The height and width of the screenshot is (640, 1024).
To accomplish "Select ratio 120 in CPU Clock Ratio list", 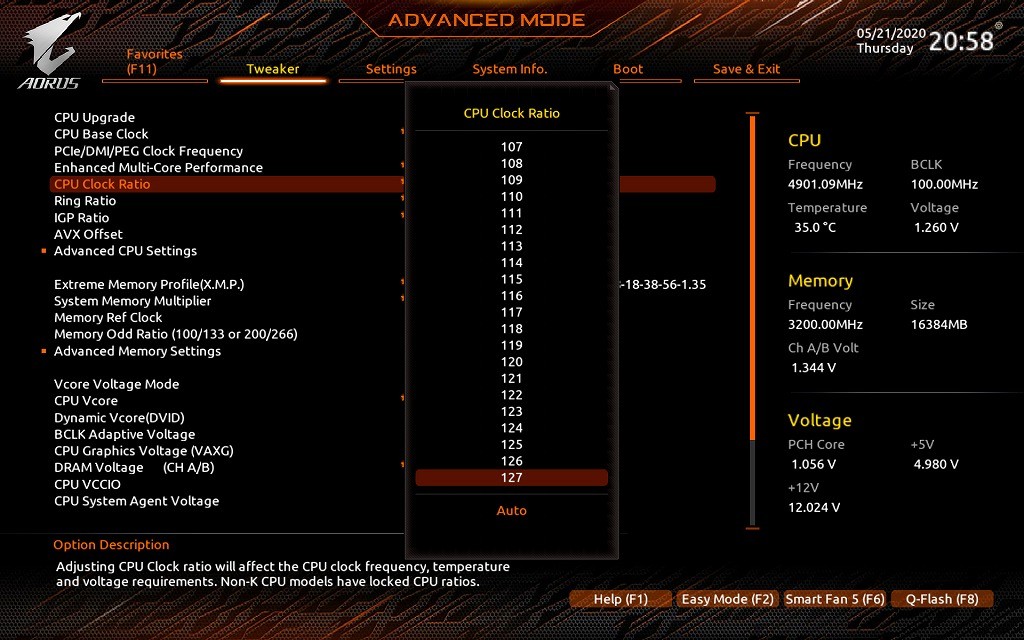I will pyautogui.click(x=512, y=362).
